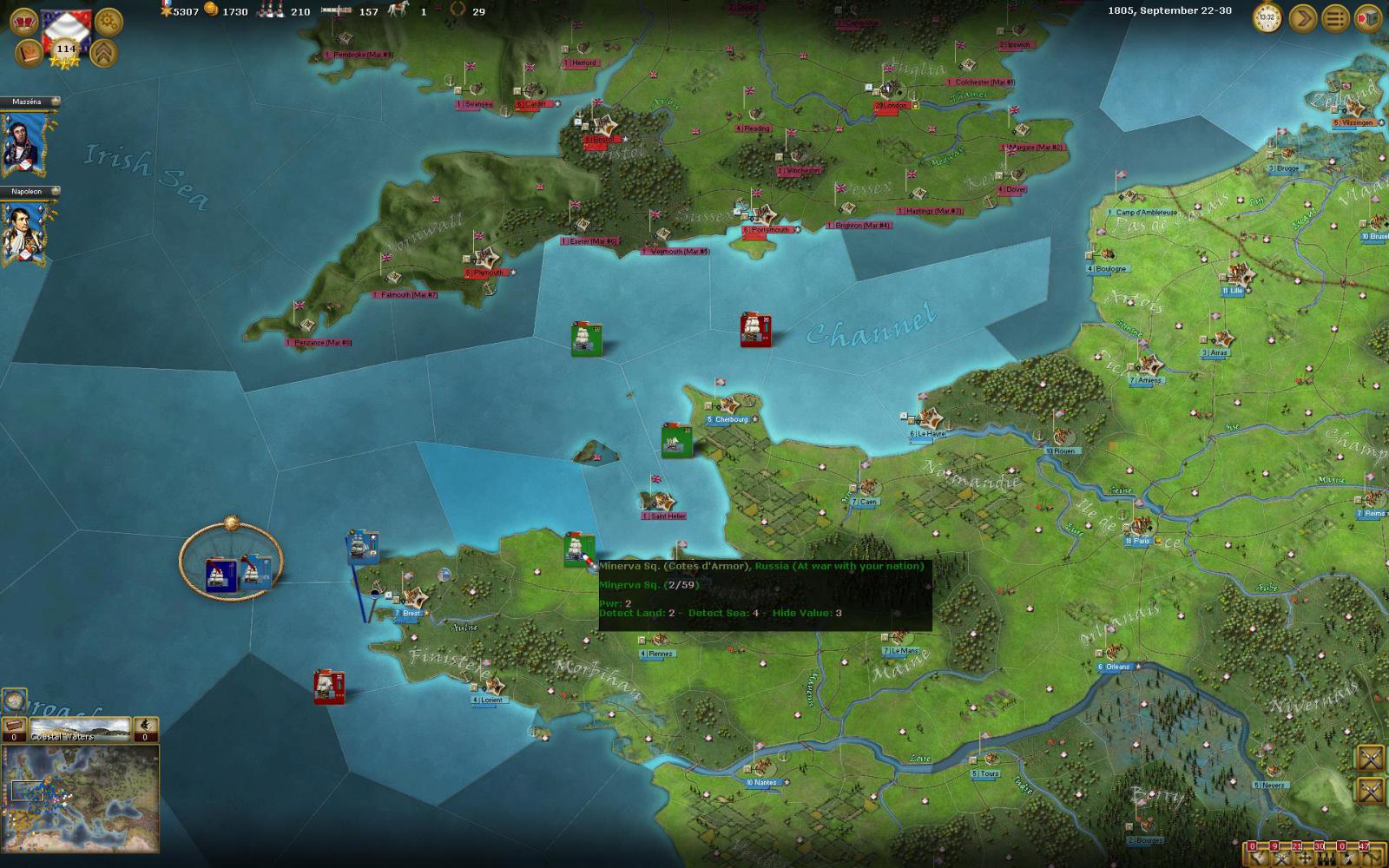Click the exit door button
The image size is (1389, 868).
coord(1368,17)
